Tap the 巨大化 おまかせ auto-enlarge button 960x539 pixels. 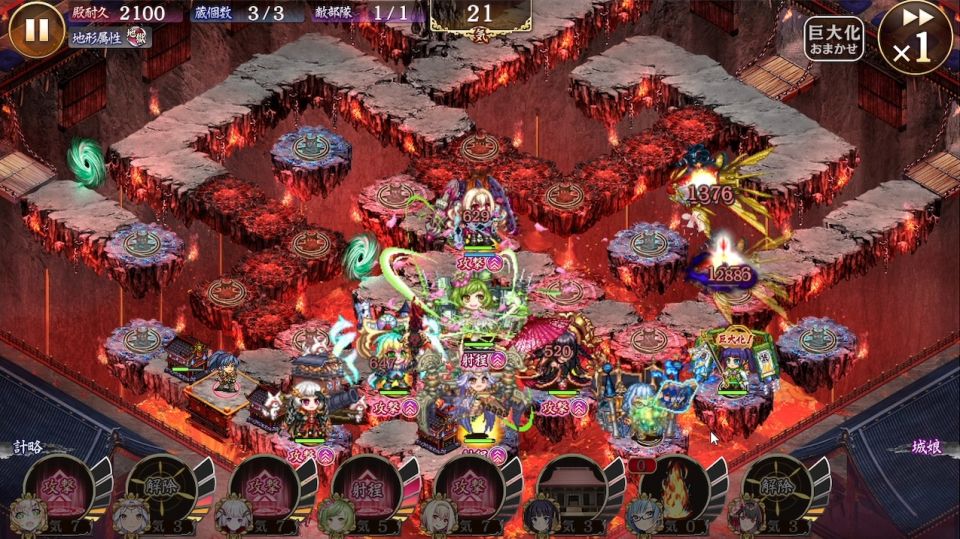click(834, 38)
